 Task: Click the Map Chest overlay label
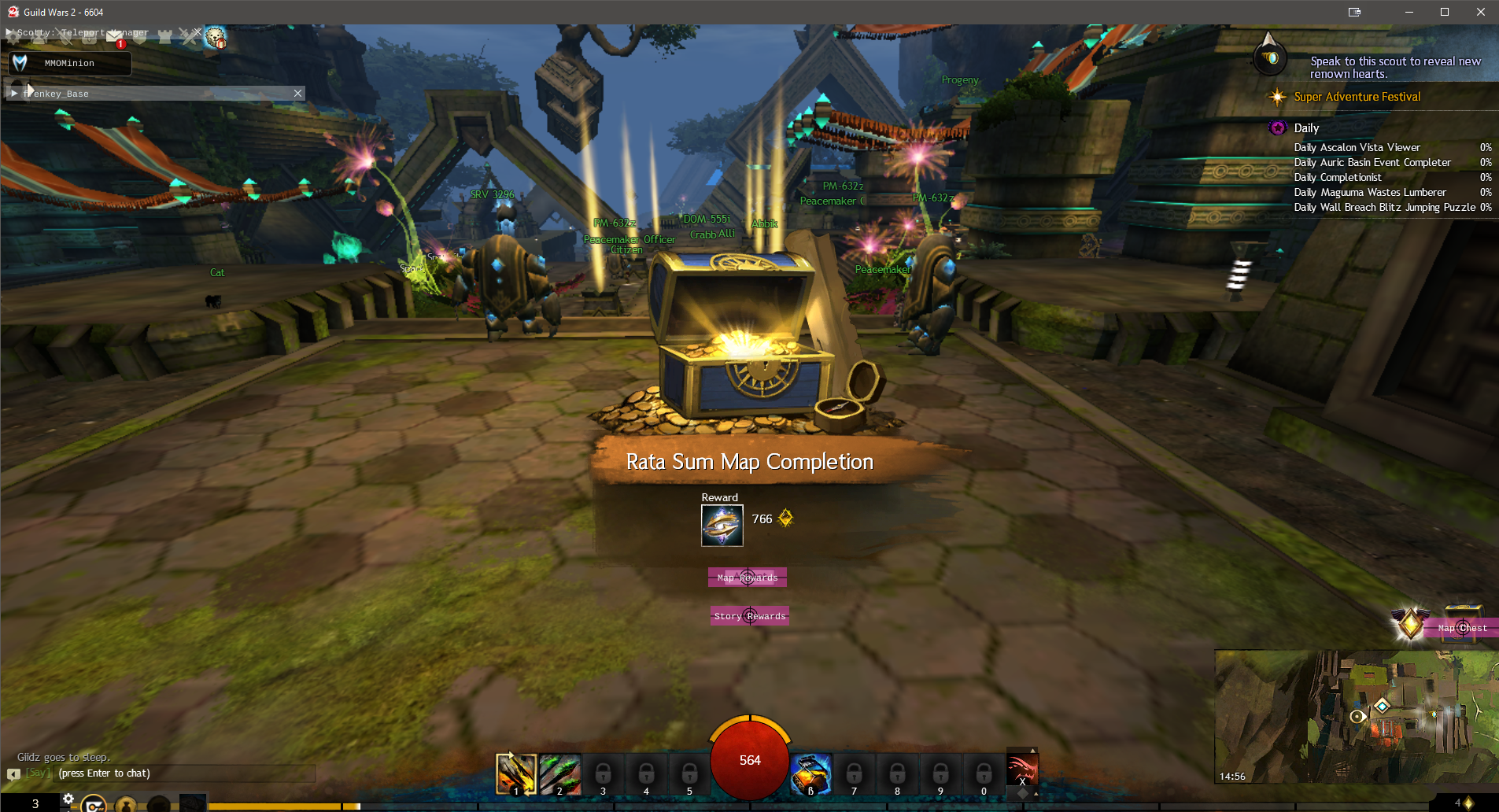1462,628
